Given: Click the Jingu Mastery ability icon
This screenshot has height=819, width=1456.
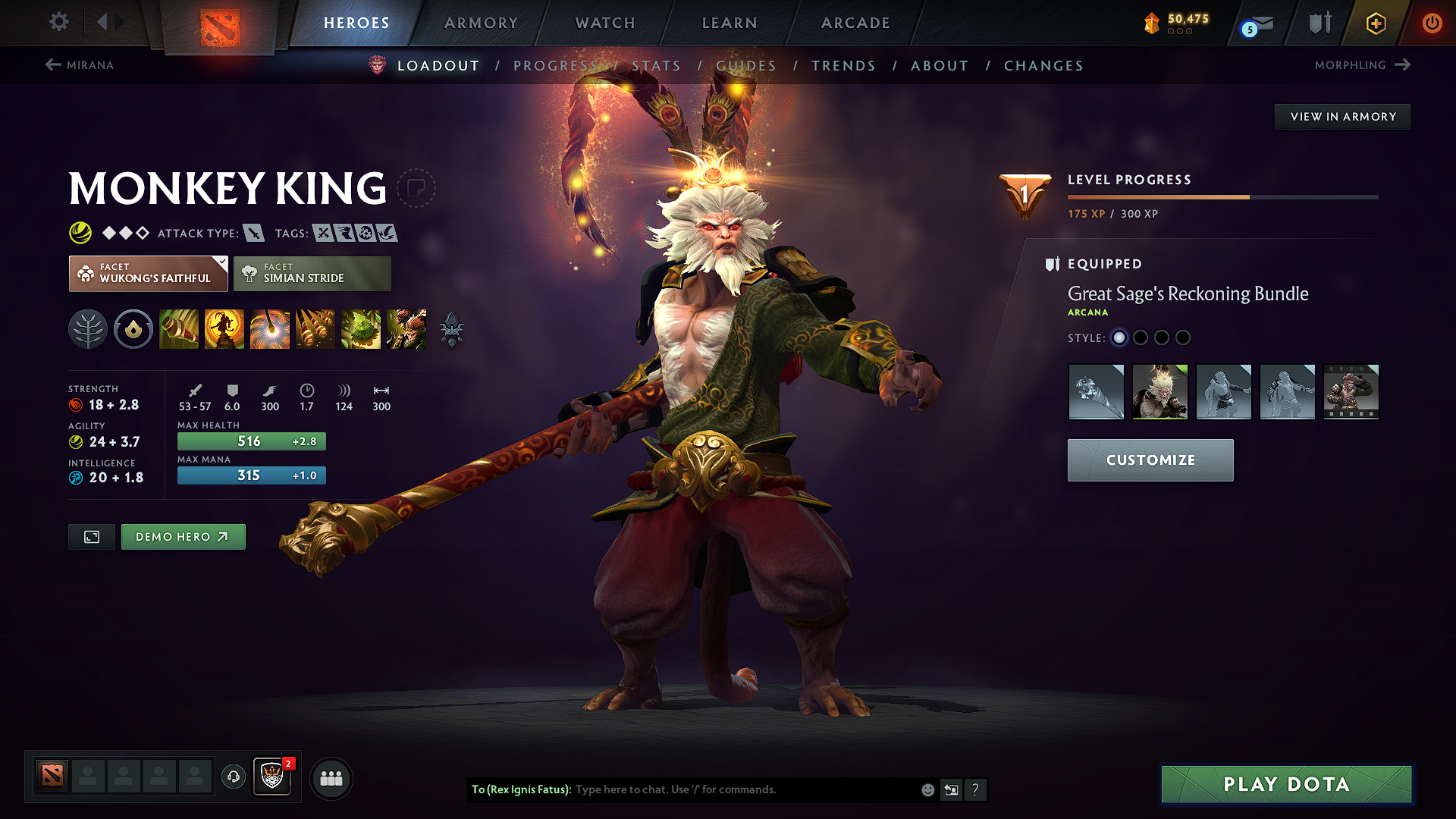Looking at the screenshot, I should tap(315, 329).
